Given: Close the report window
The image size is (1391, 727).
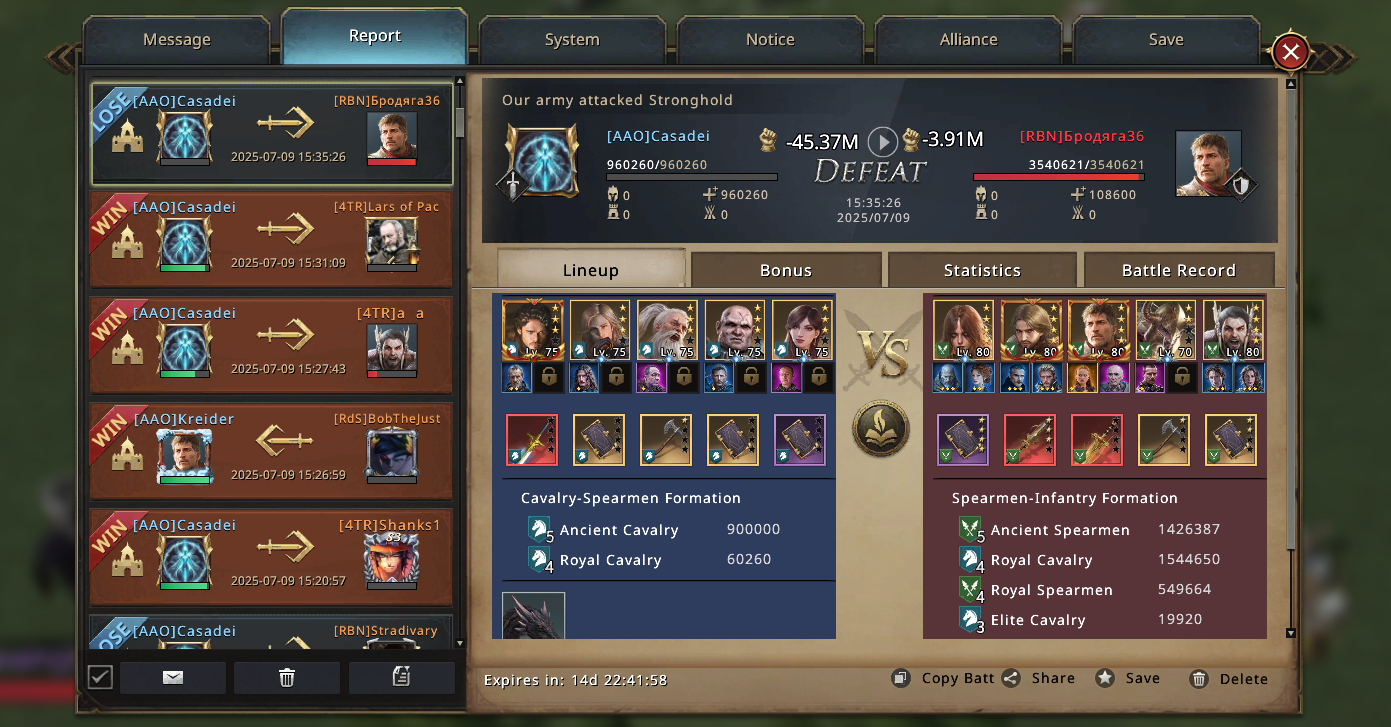Looking at the screenshot, I should [1290, 52].
